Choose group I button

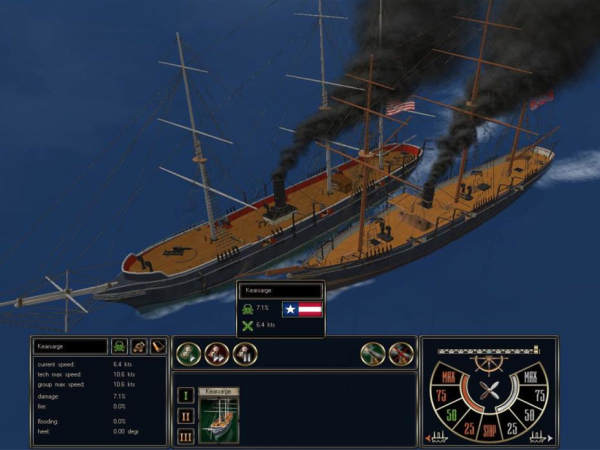pyautogui.click(x=185, y=396)
